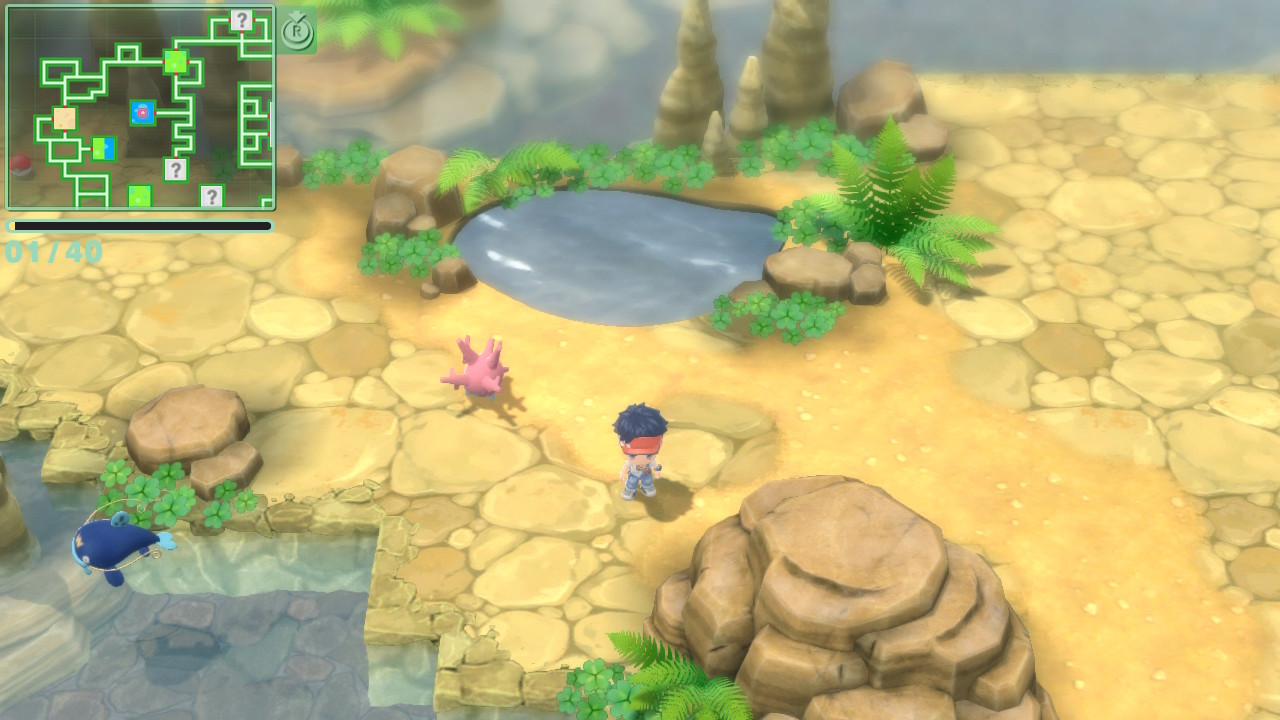
Task: Click the sandy tan room on the minimap
Action: [x=65, y=119]
